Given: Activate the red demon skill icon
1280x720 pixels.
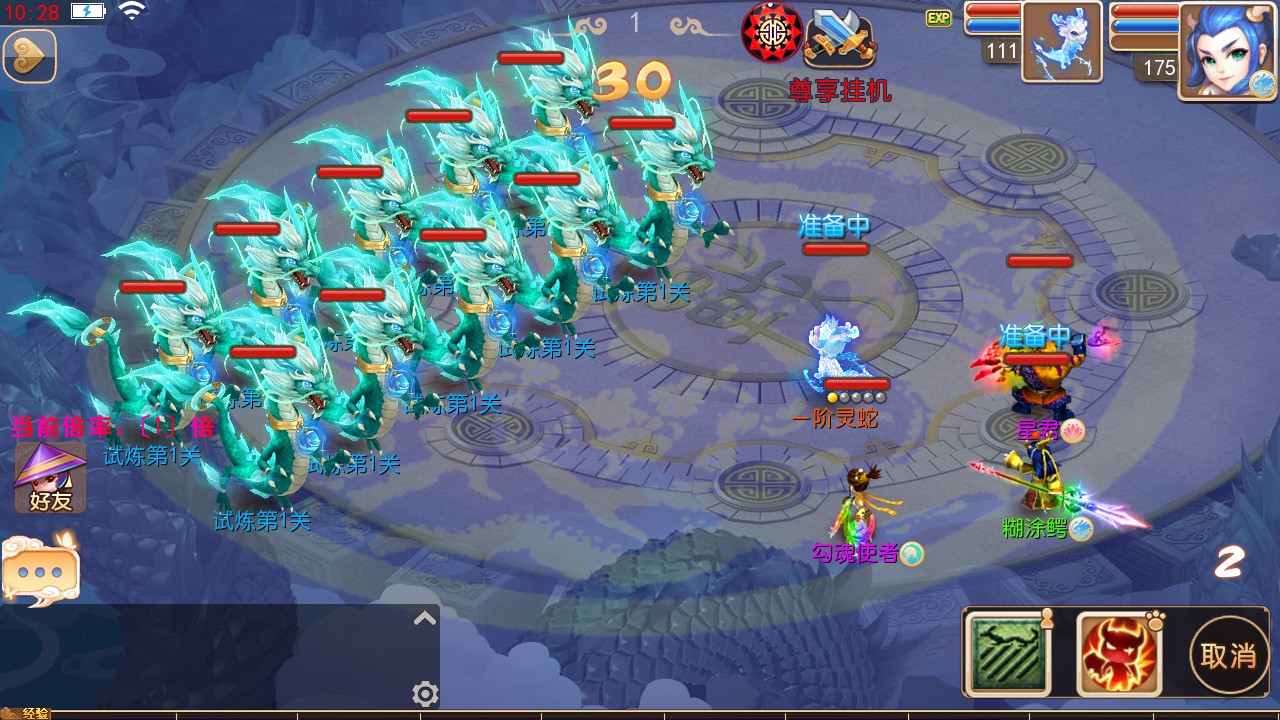Looking at the screenshot, I should (x=1118, y=654).
